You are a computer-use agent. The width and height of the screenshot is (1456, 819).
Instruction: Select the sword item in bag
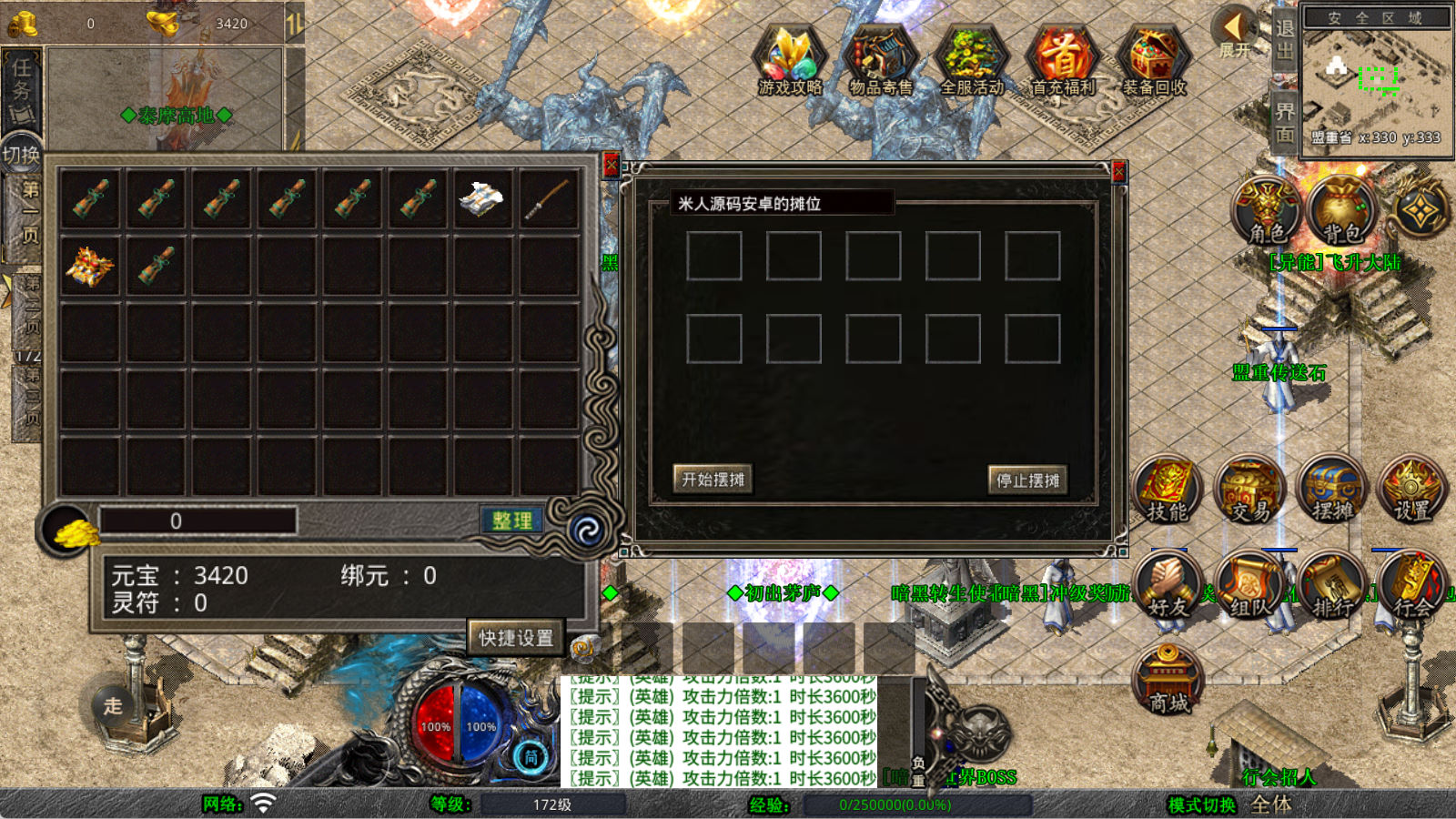548,198
